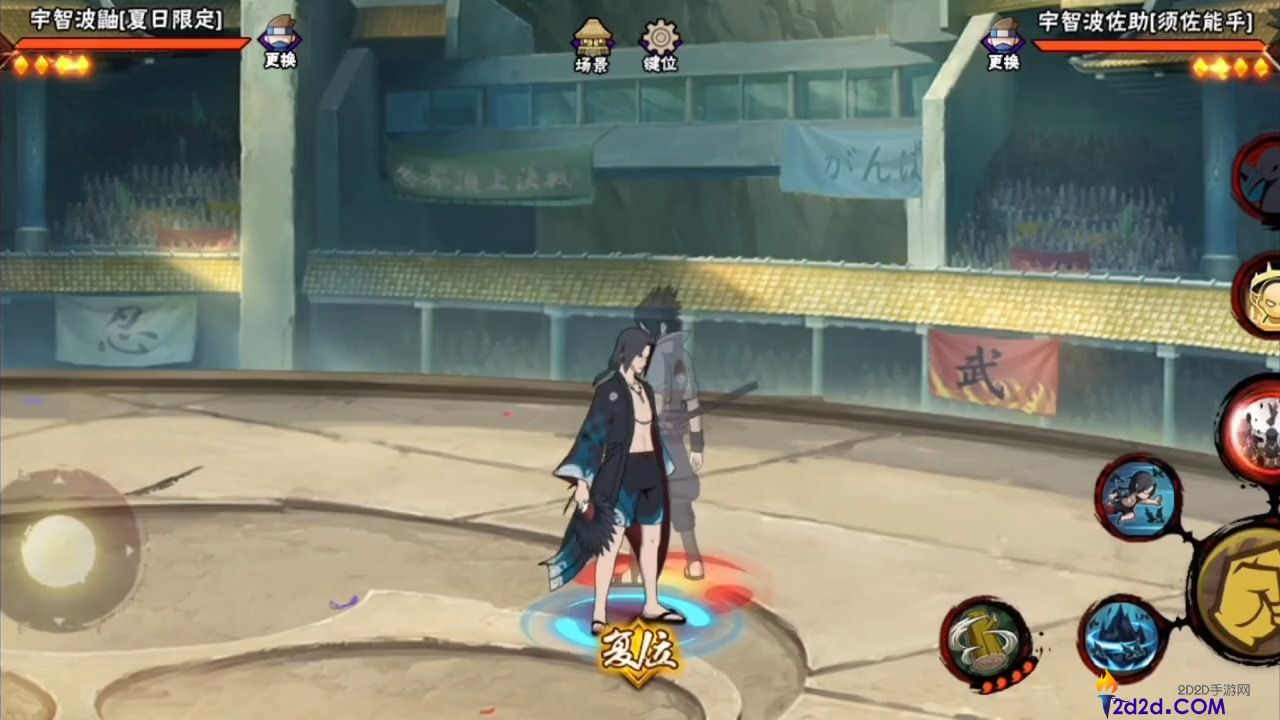1280x720 pixels.
Task: Open the 场景 scene selection
Action: (x=592, y=45)
